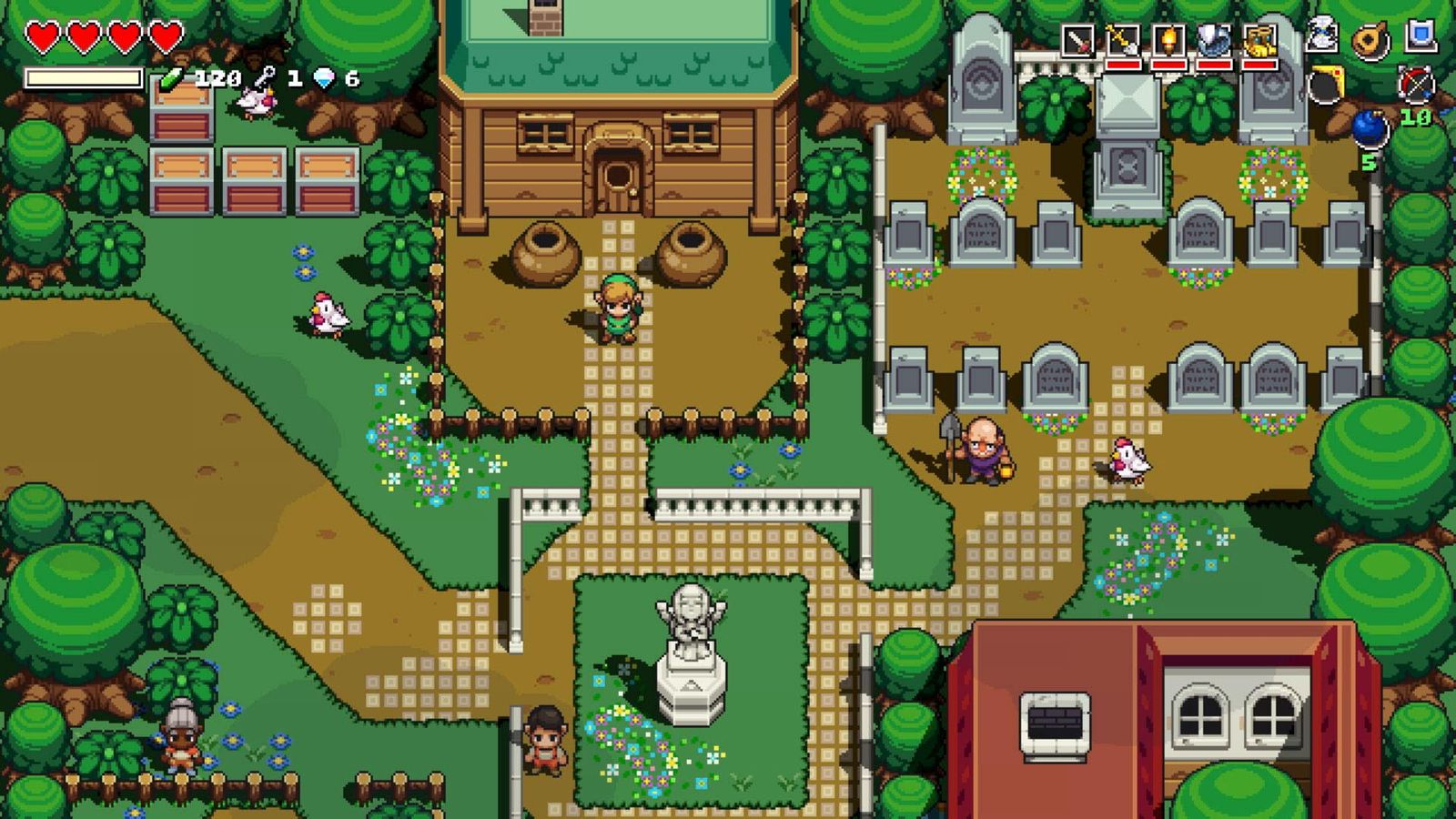Image resolution: width=1456 pixels, height=819 pixels.
Task: Click the silver ring equipment slot
Action: (x=1214, y=42)
